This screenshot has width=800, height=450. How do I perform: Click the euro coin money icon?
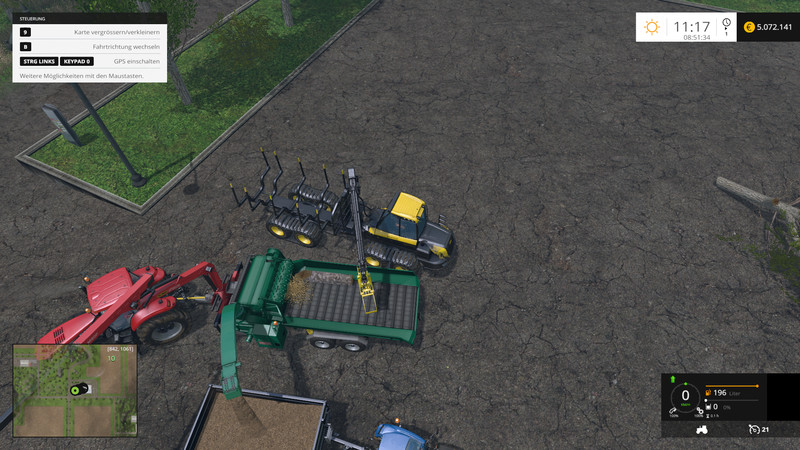pyautogui.click(x=749, y=27)
